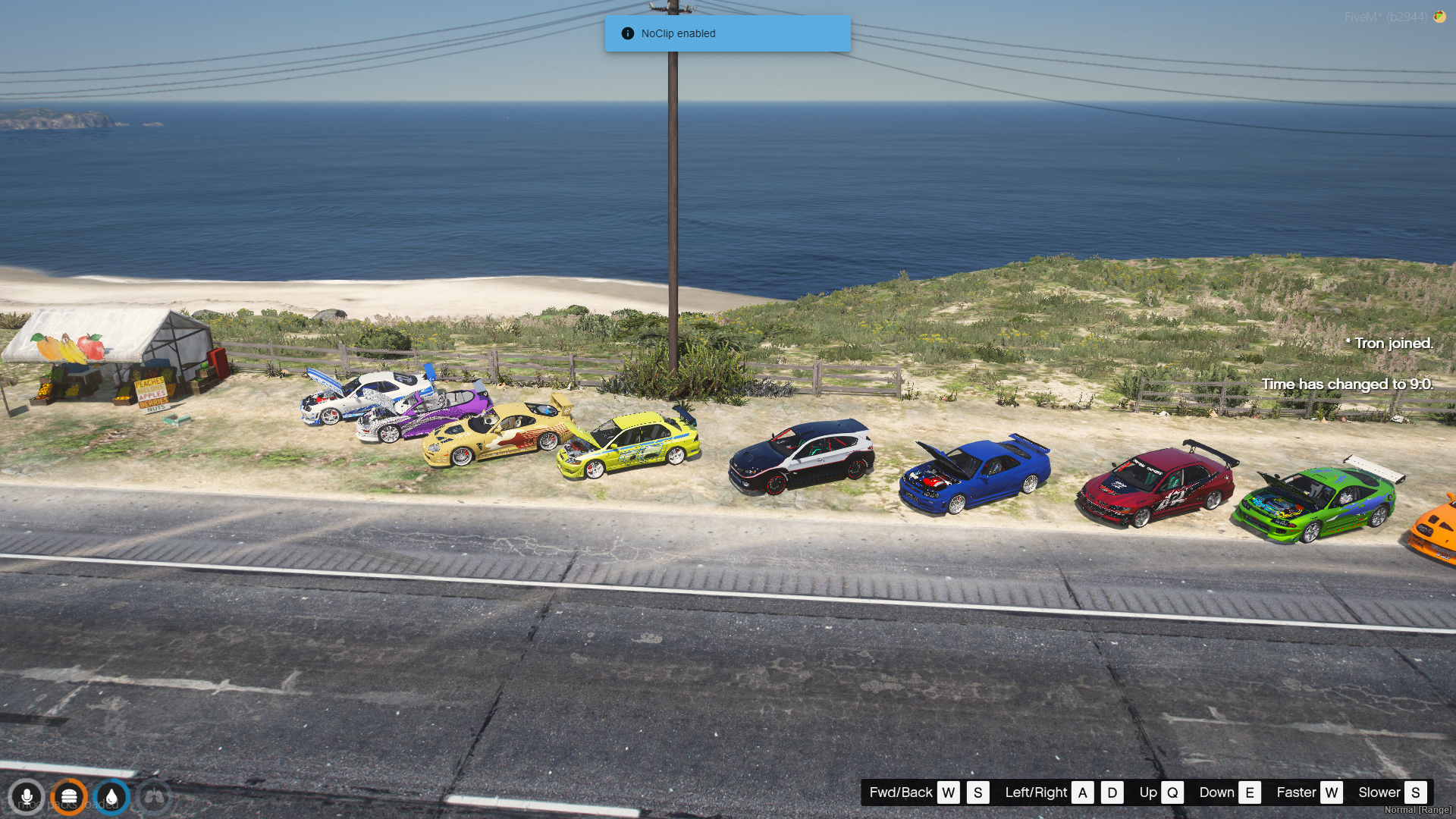Select the burger hunger status icon
Viewport: 1456px width, 819px height.
pos(69,797)
